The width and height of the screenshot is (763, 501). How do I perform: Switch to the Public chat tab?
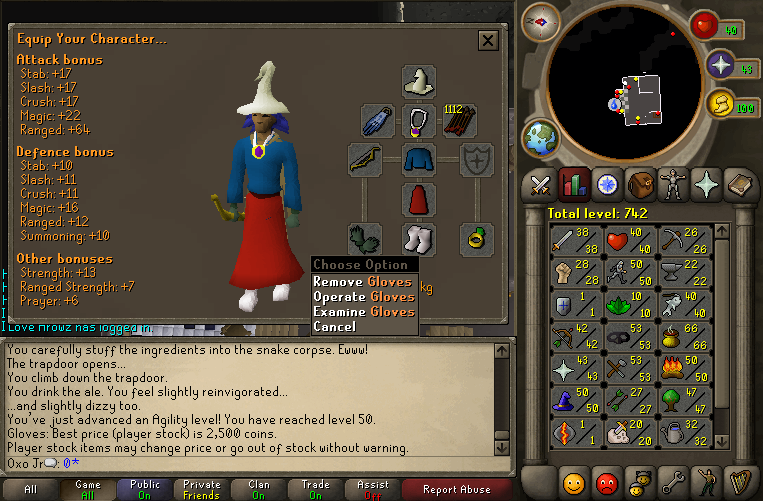146,490
